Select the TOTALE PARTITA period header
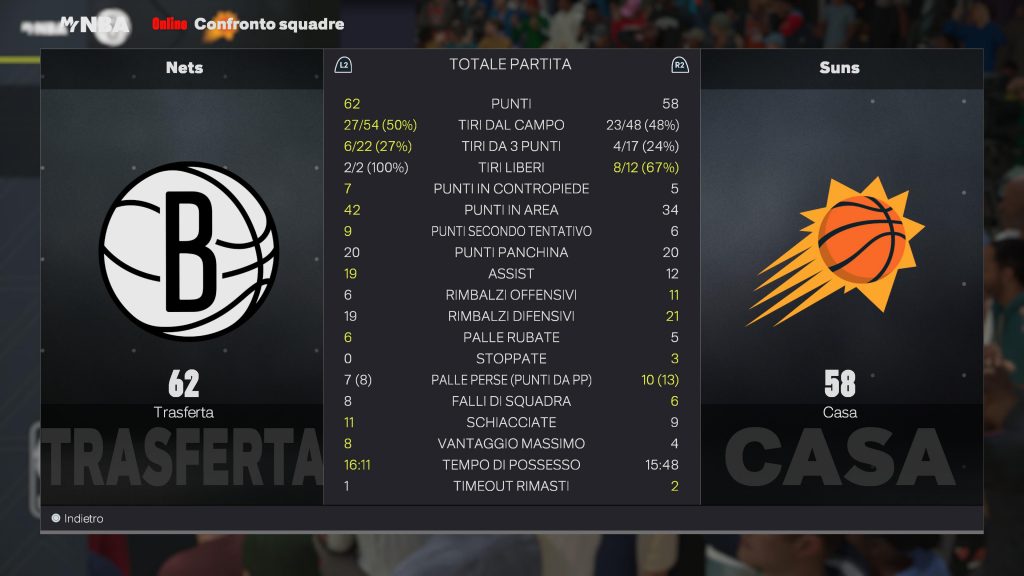Viewport: 1024px width, 576px height. point(510,64)
